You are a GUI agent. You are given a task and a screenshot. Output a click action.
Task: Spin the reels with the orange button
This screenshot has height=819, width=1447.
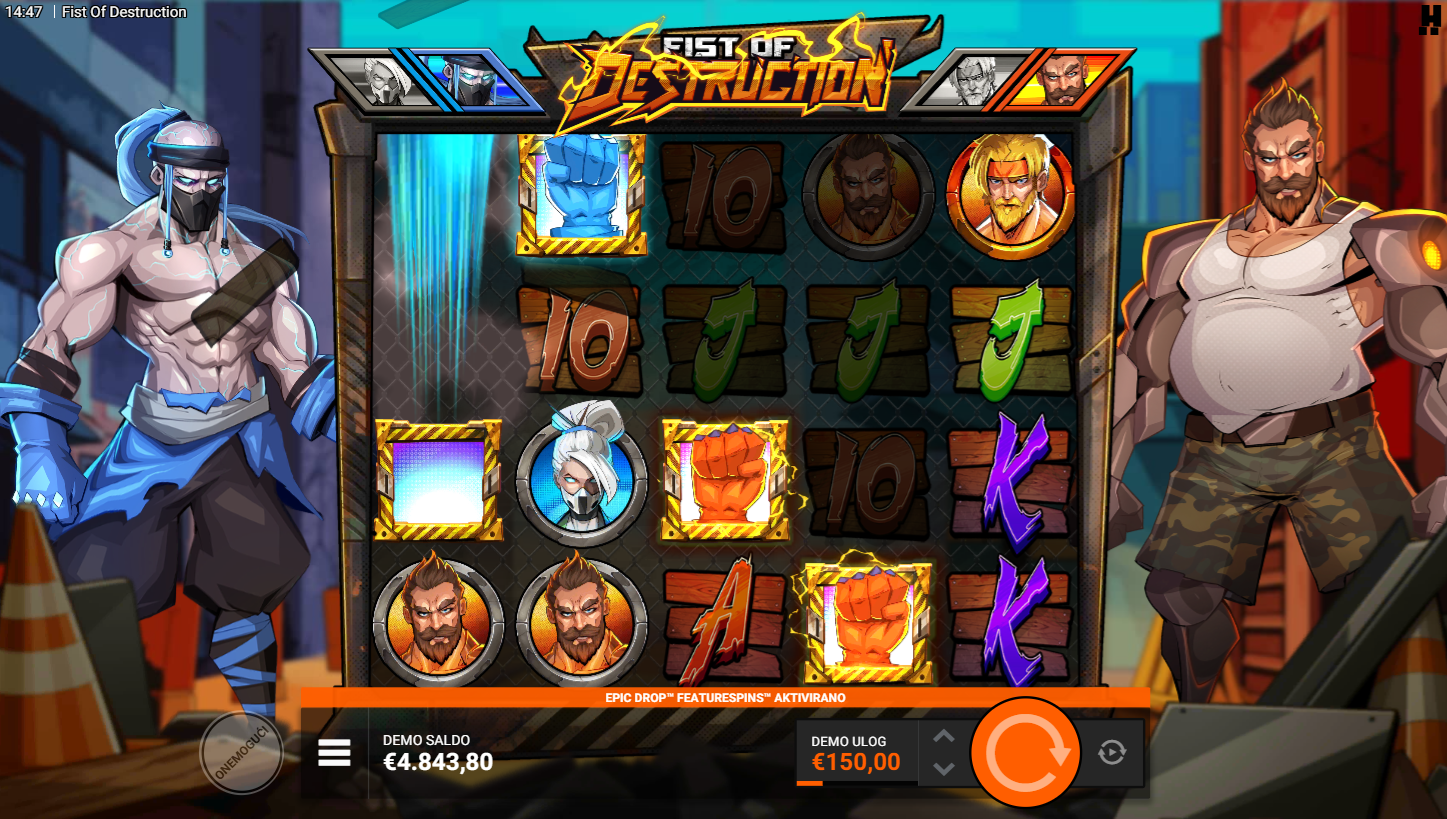pyautogui.click(x=1026, y=752)
